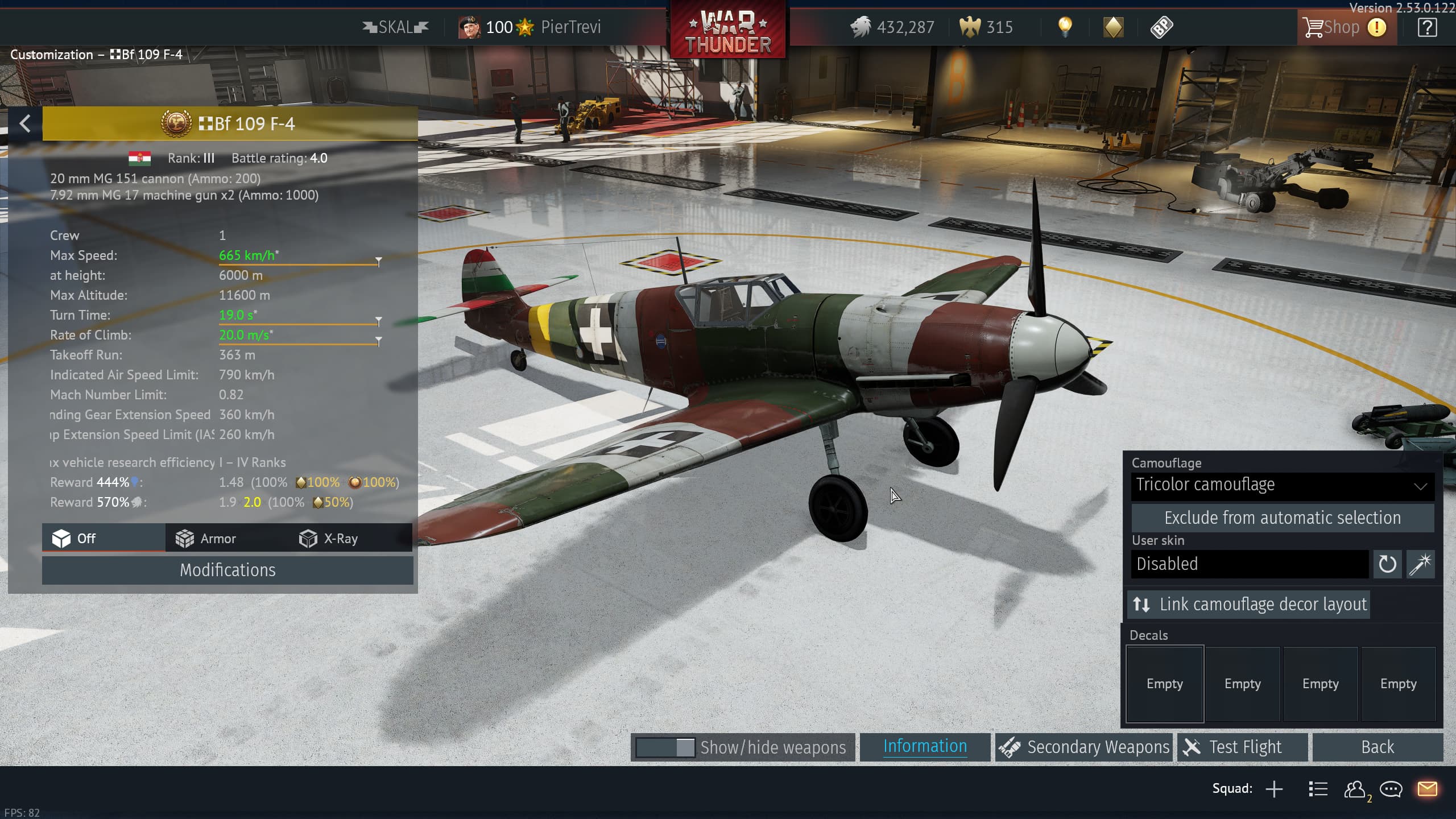
Task: Switch to X-Ray view mode
Action: point(329,539)
